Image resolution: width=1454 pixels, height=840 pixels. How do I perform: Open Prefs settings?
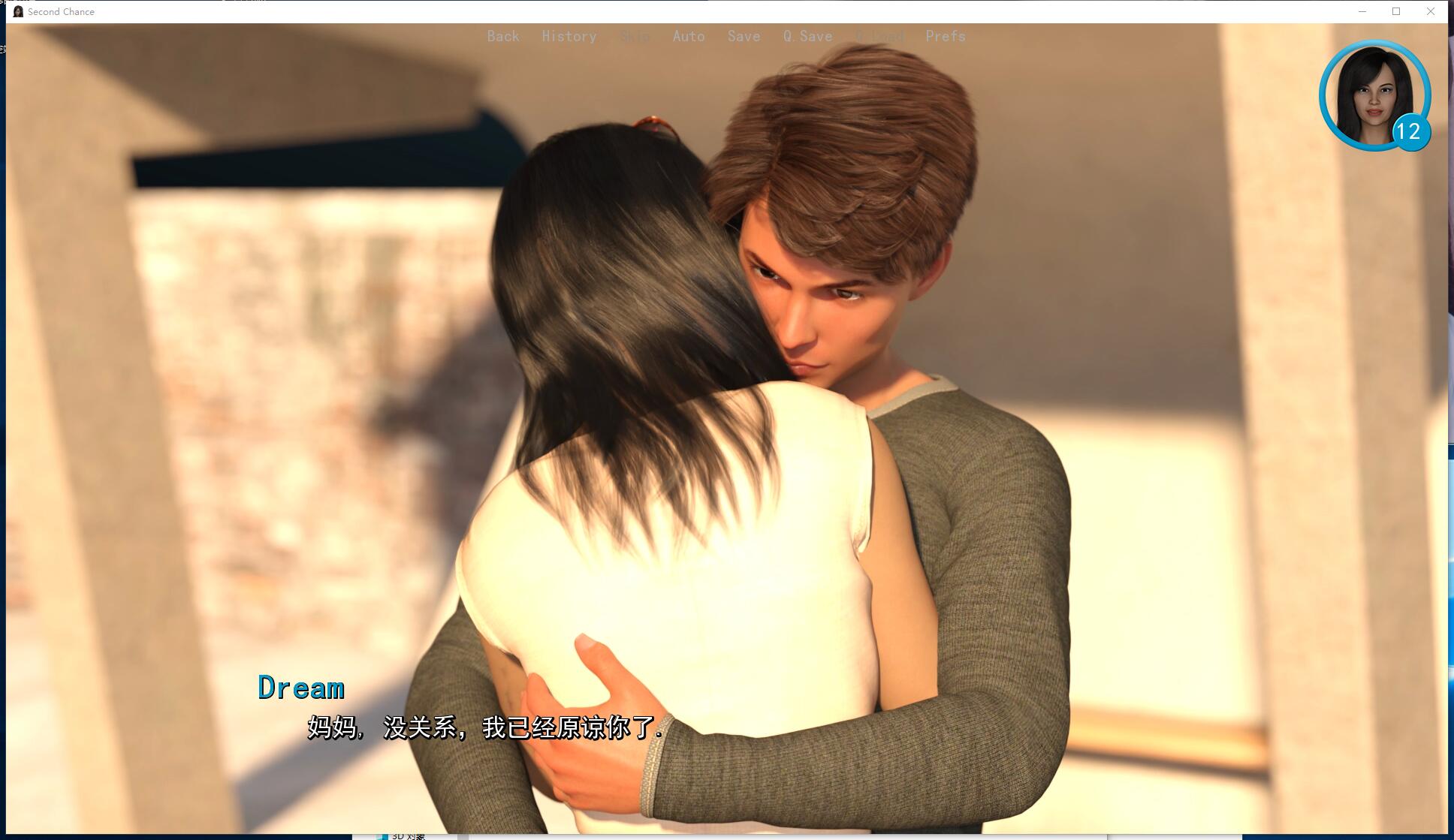945,36
